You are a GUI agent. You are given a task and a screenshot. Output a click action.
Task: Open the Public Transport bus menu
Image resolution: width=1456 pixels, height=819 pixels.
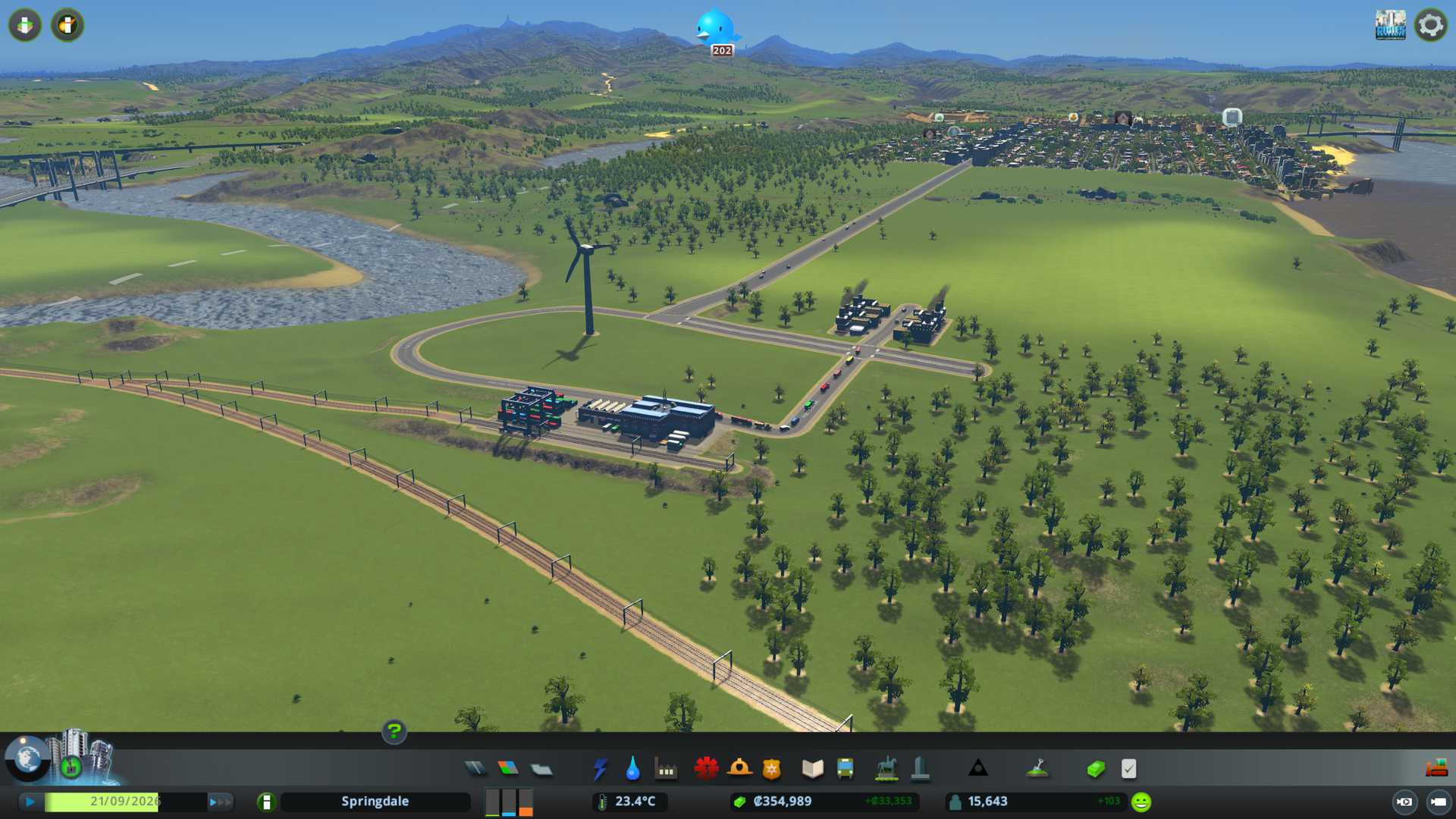tap(845, 769)
